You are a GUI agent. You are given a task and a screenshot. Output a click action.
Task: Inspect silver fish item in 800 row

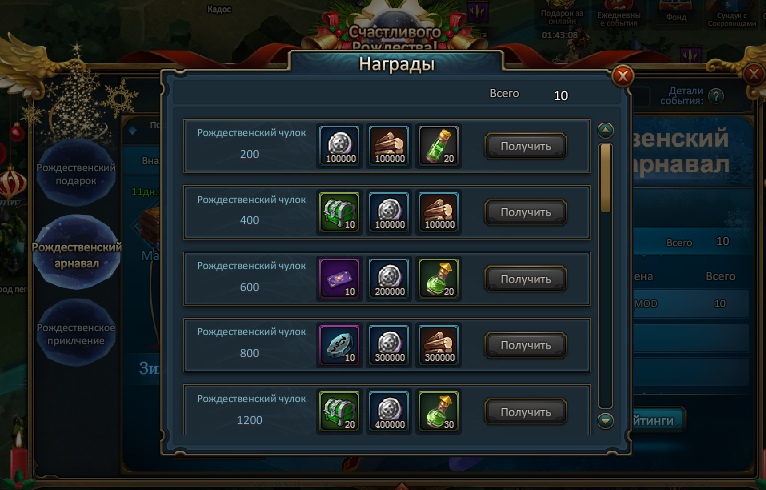337,344
